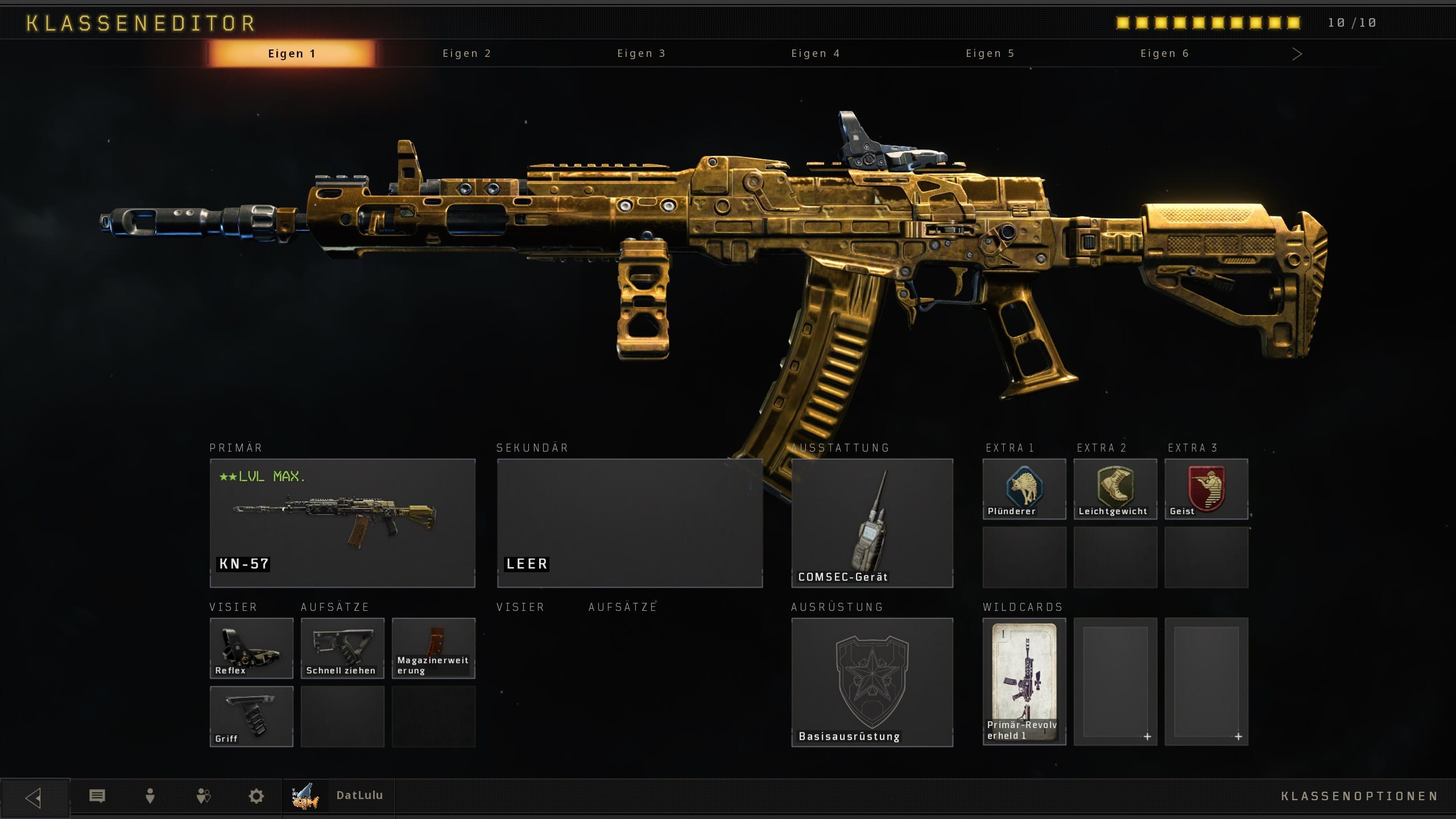
Task: Change the Reflex sight attachment
Action: [251, 648]
